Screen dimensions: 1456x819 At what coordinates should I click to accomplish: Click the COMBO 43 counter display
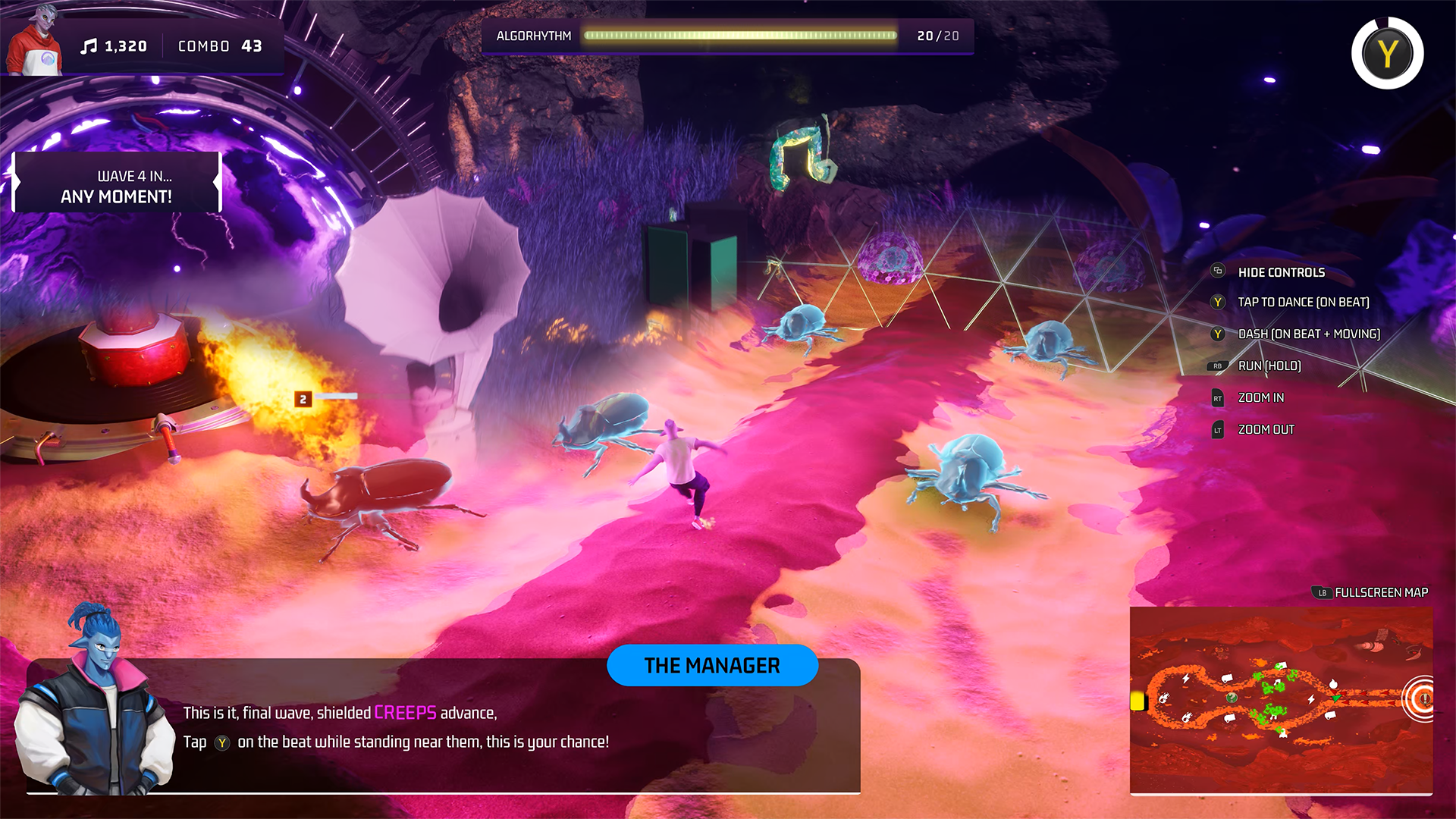pos(221,46)
